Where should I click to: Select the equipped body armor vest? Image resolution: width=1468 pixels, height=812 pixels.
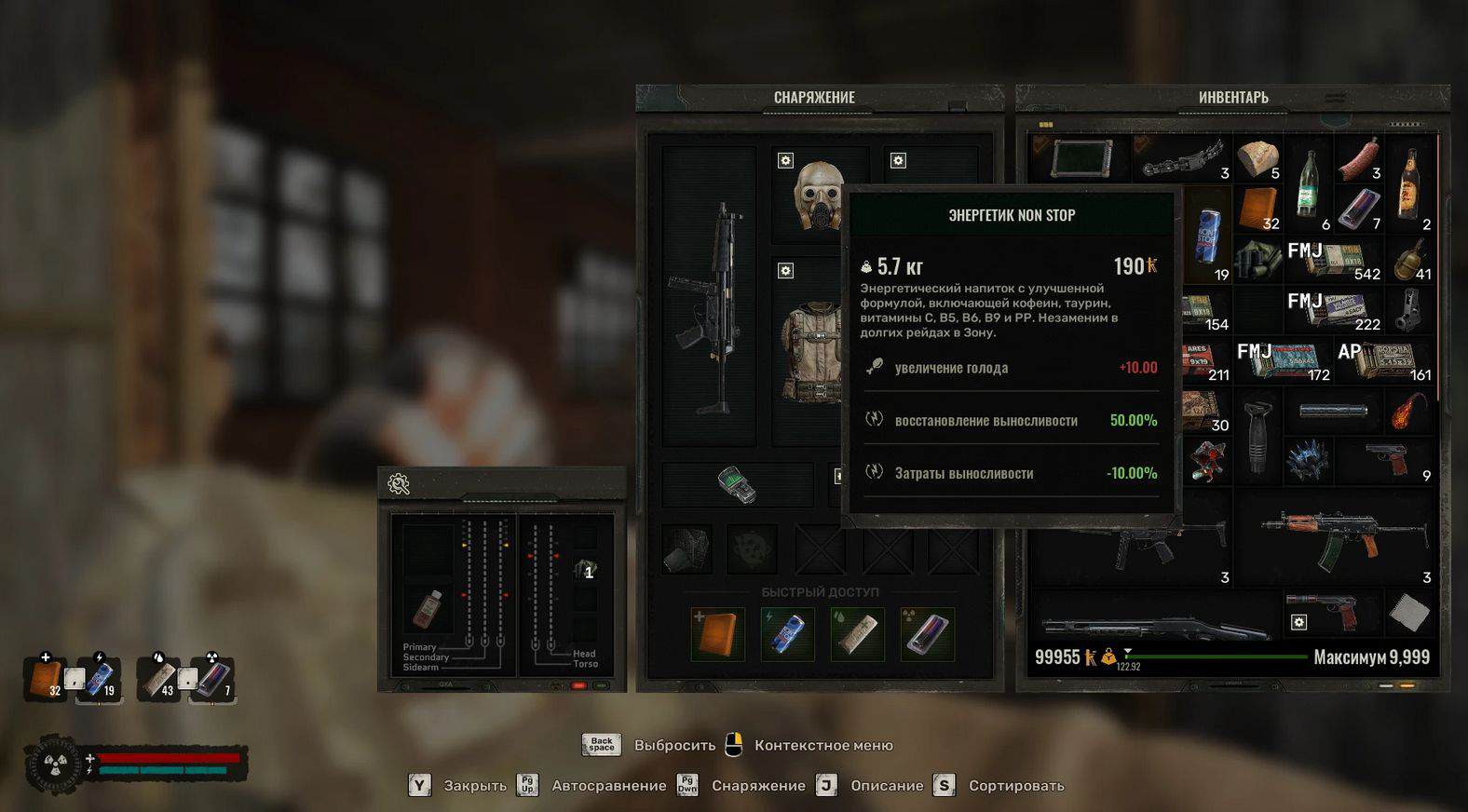click(x=812, y=349)
